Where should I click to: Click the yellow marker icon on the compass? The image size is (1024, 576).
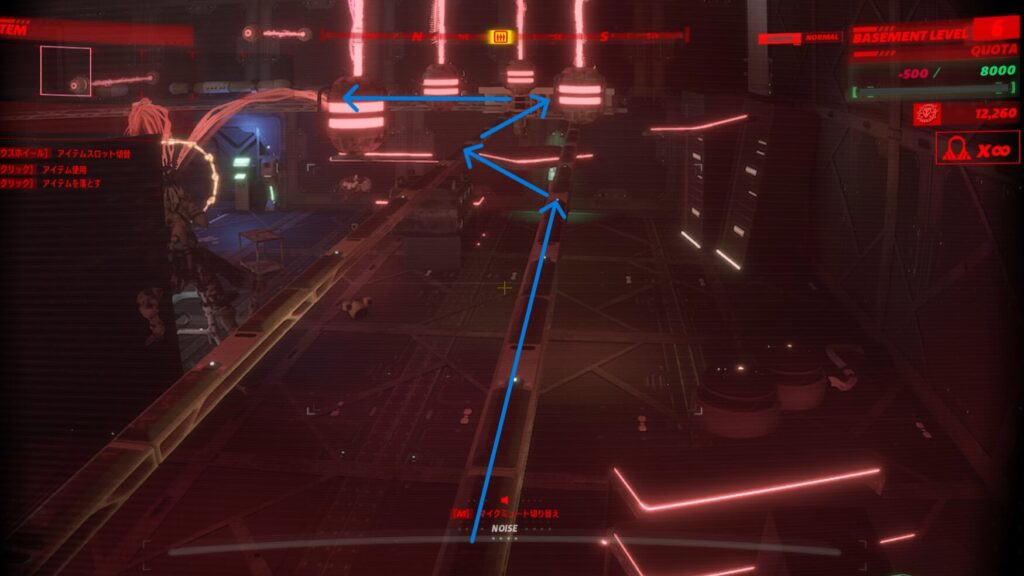pos(500,37)
